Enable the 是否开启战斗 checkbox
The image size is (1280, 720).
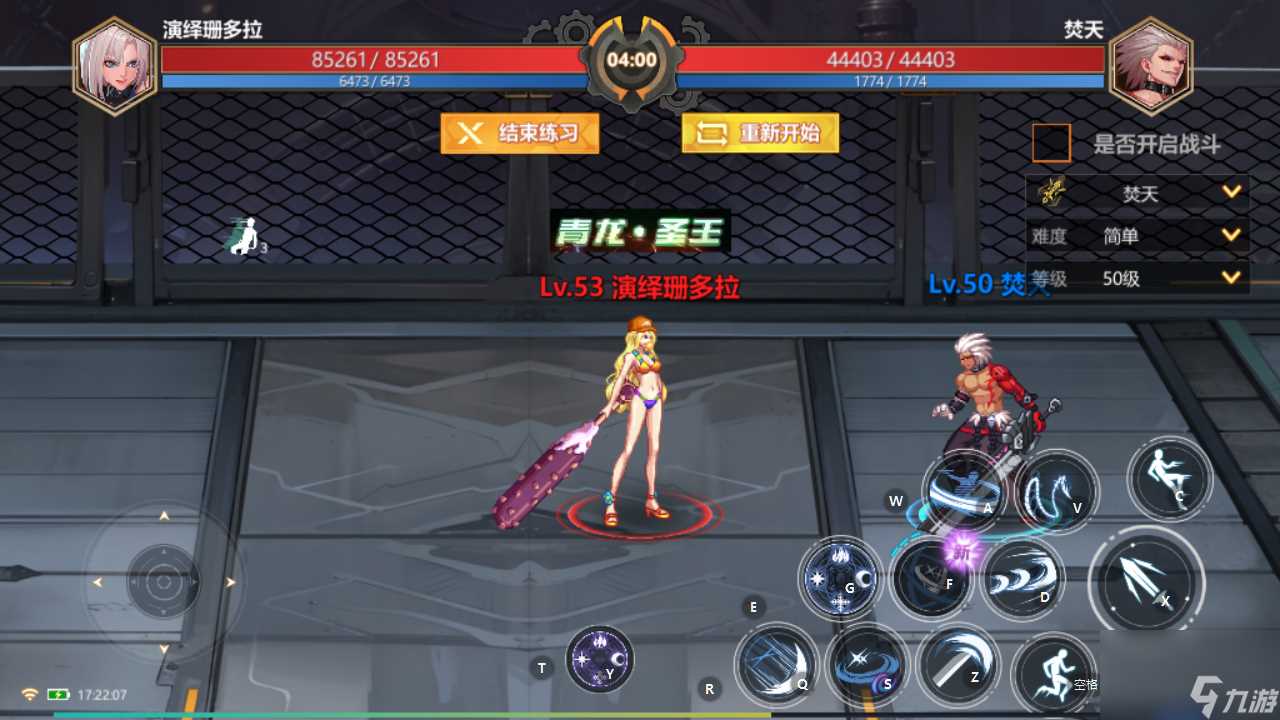(1052, 142)
